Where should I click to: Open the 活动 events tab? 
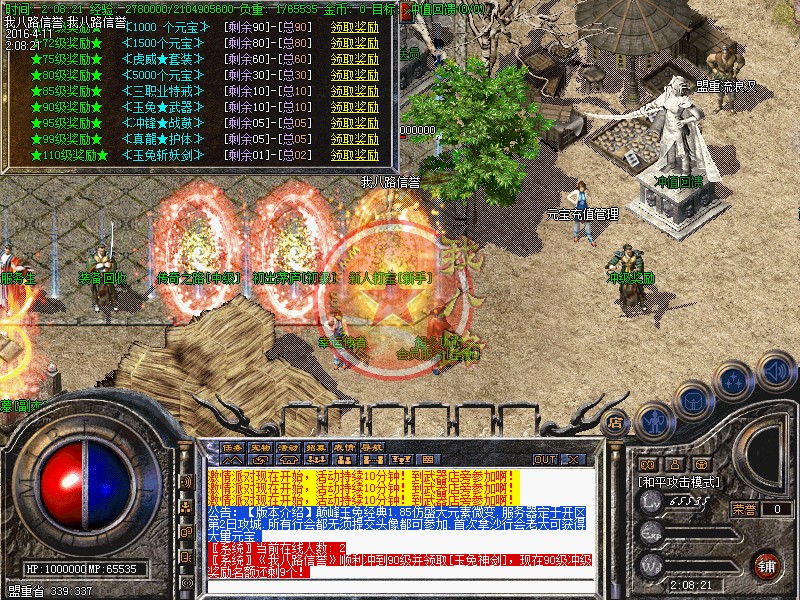coord(289,447)
